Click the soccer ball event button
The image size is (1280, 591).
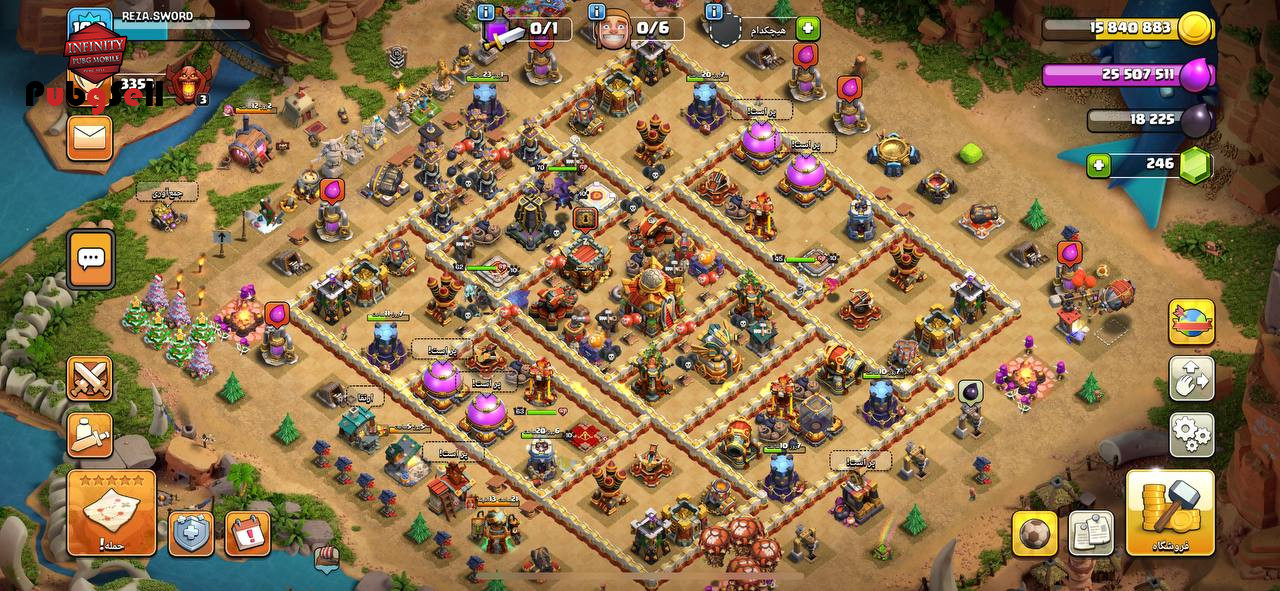coord(1035,533)
